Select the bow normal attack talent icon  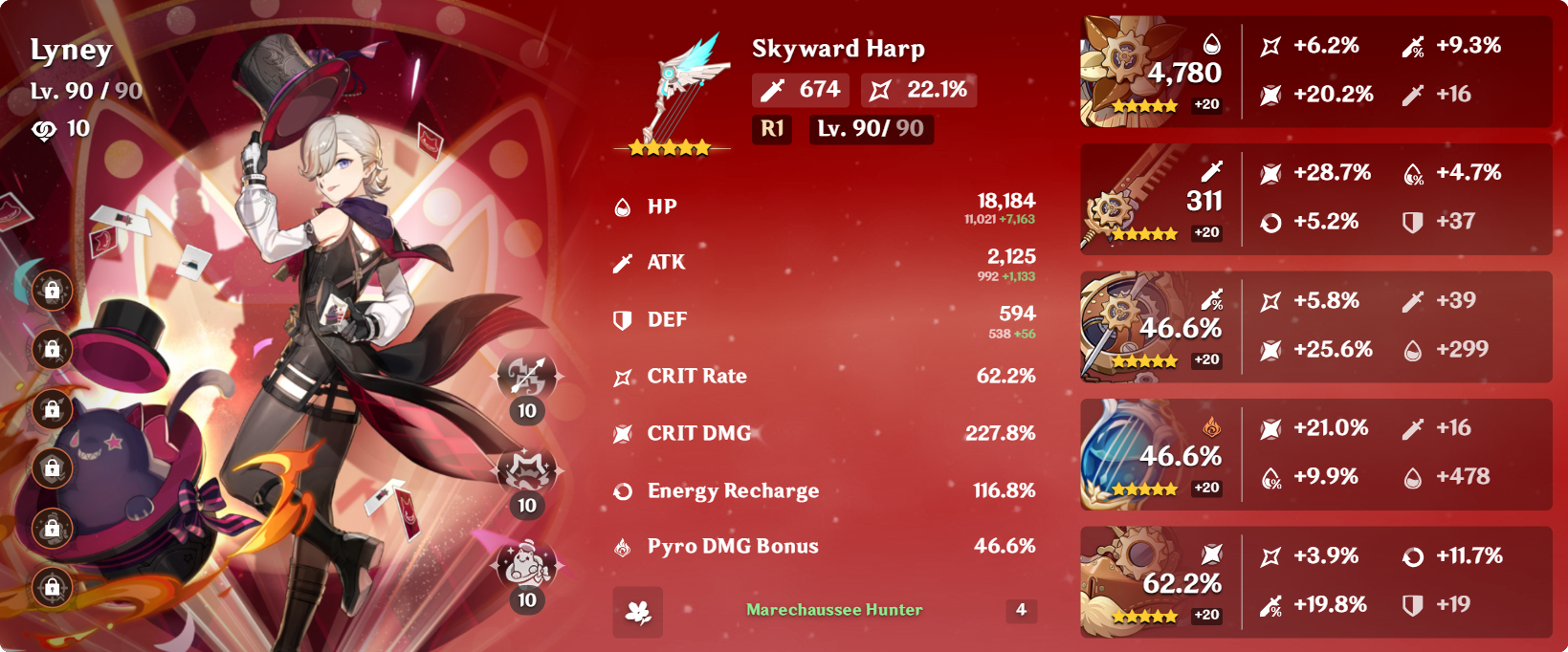pos(526,376)
